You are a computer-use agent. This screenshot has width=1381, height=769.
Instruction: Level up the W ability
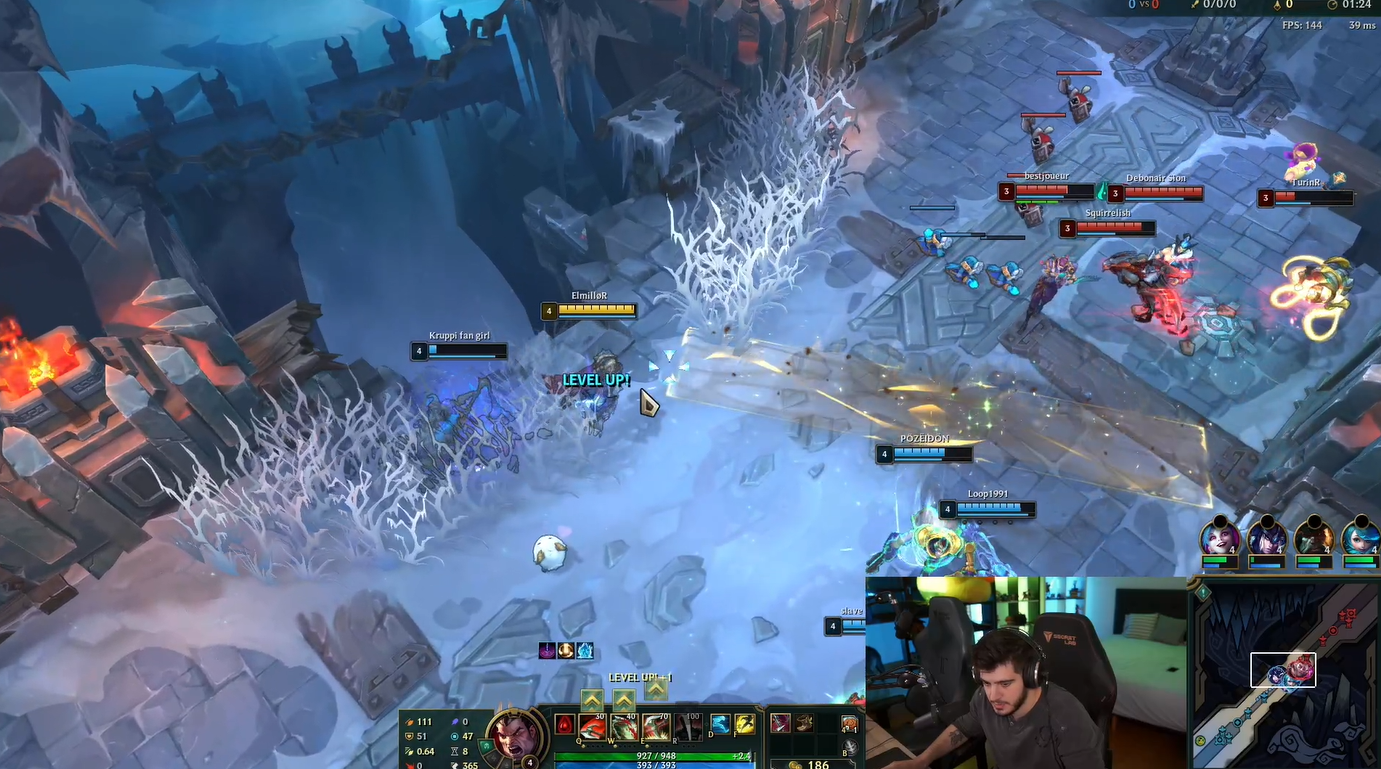624,700
